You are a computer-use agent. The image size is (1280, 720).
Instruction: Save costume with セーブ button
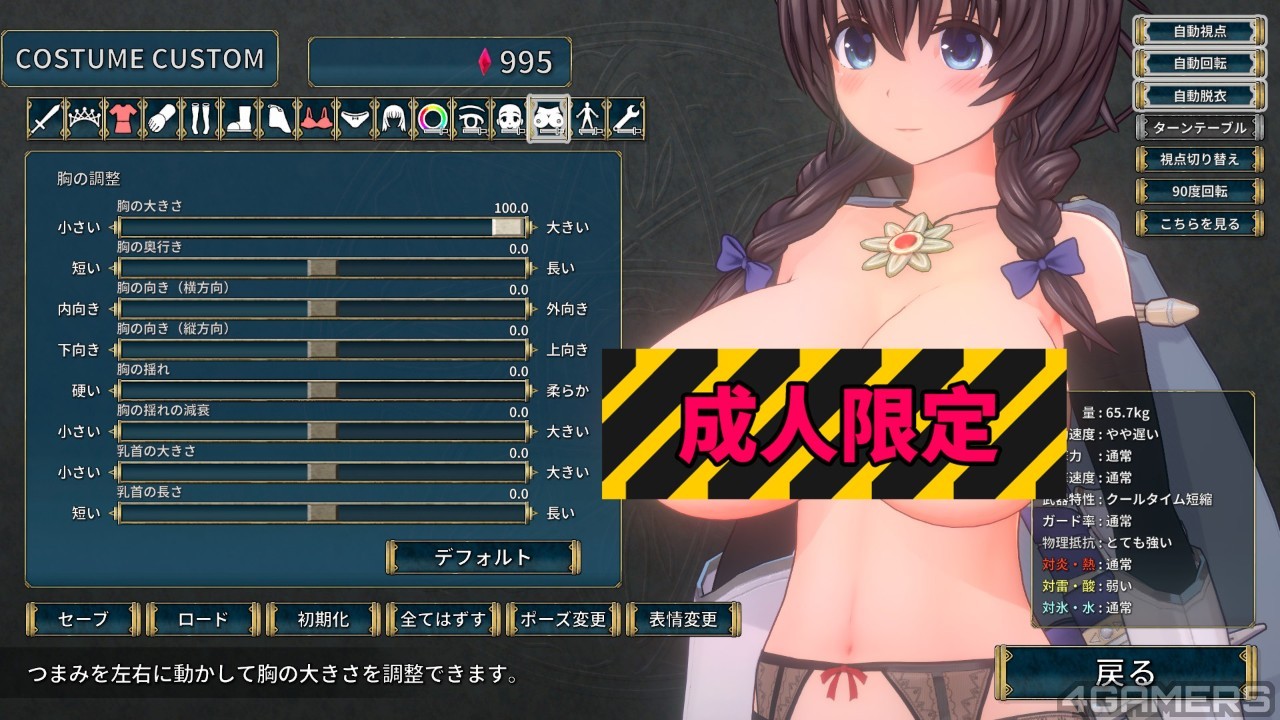(85, 619)
